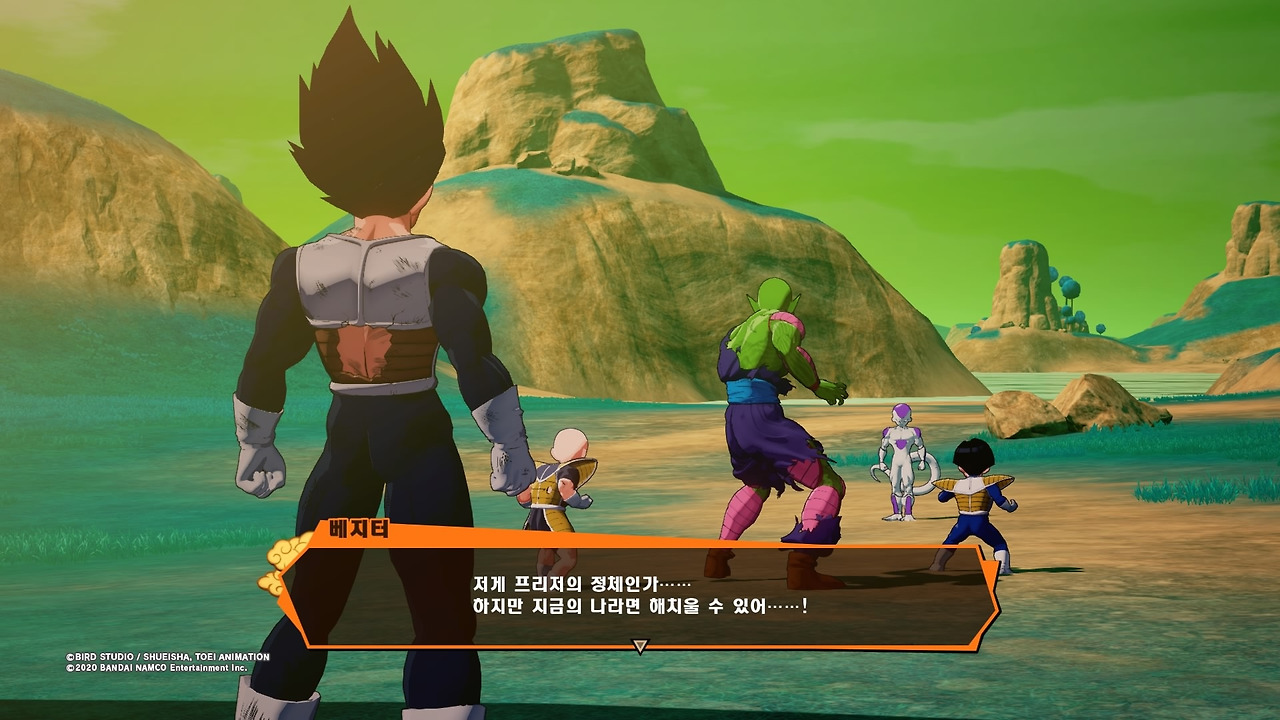Advance dialogue using the downward triangle indicator

pyautogui.click(x=640, y=647)
